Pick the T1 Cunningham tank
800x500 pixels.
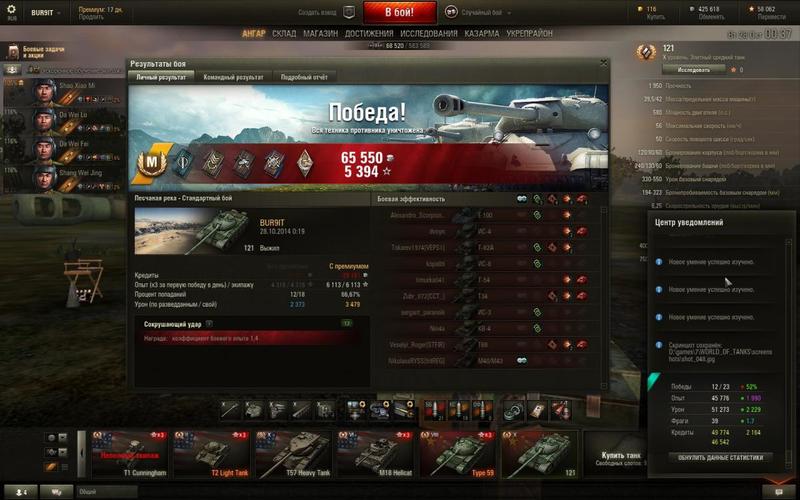tap(130, 453)
